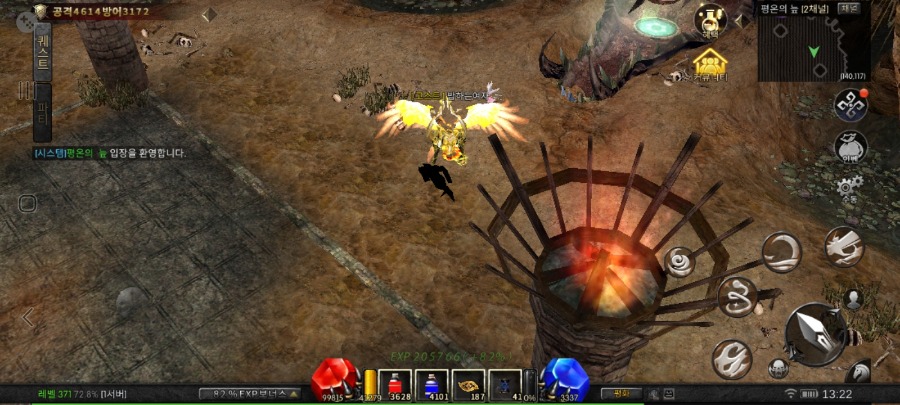Image resolution: width=900 pixels, height=405 pixels.
Task: Open settings via the gear icon
Action: (x=851, y=187)
